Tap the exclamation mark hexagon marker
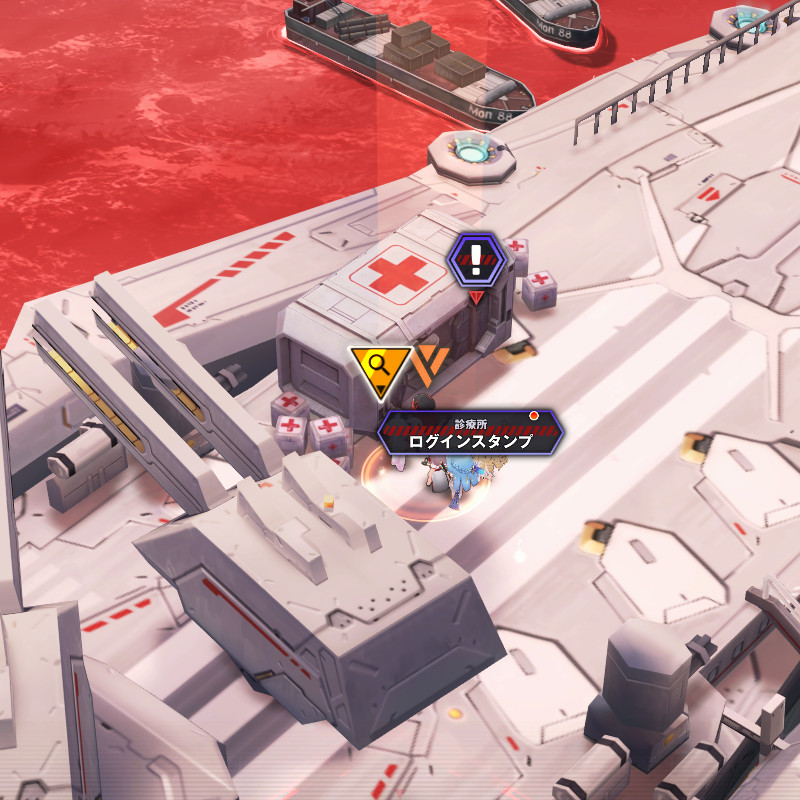The width and height of the screenshot is (800, 800). coord(476,258)
